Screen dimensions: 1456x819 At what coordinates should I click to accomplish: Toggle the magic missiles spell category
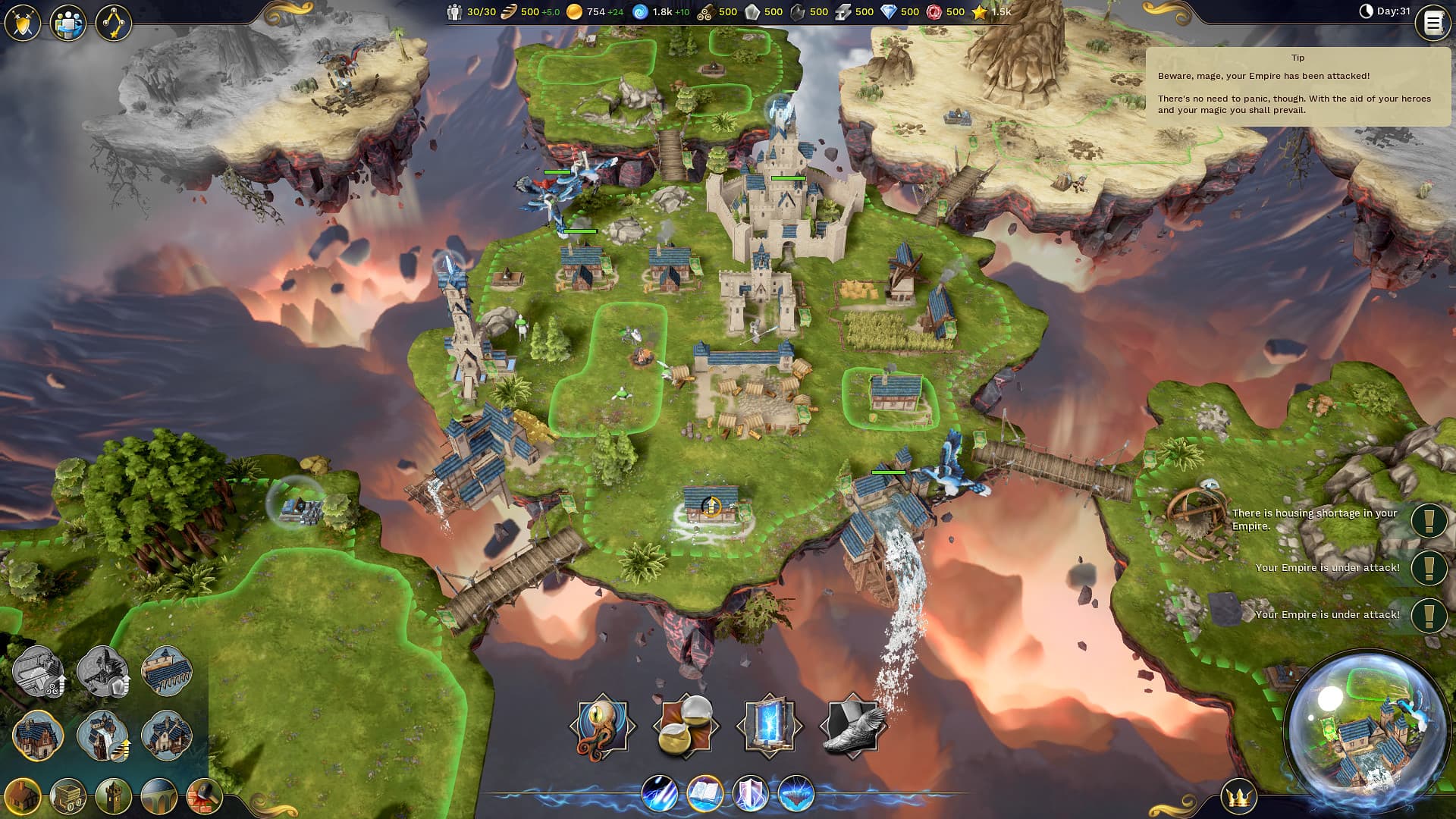pyautogui.click(x=658, y=790)
